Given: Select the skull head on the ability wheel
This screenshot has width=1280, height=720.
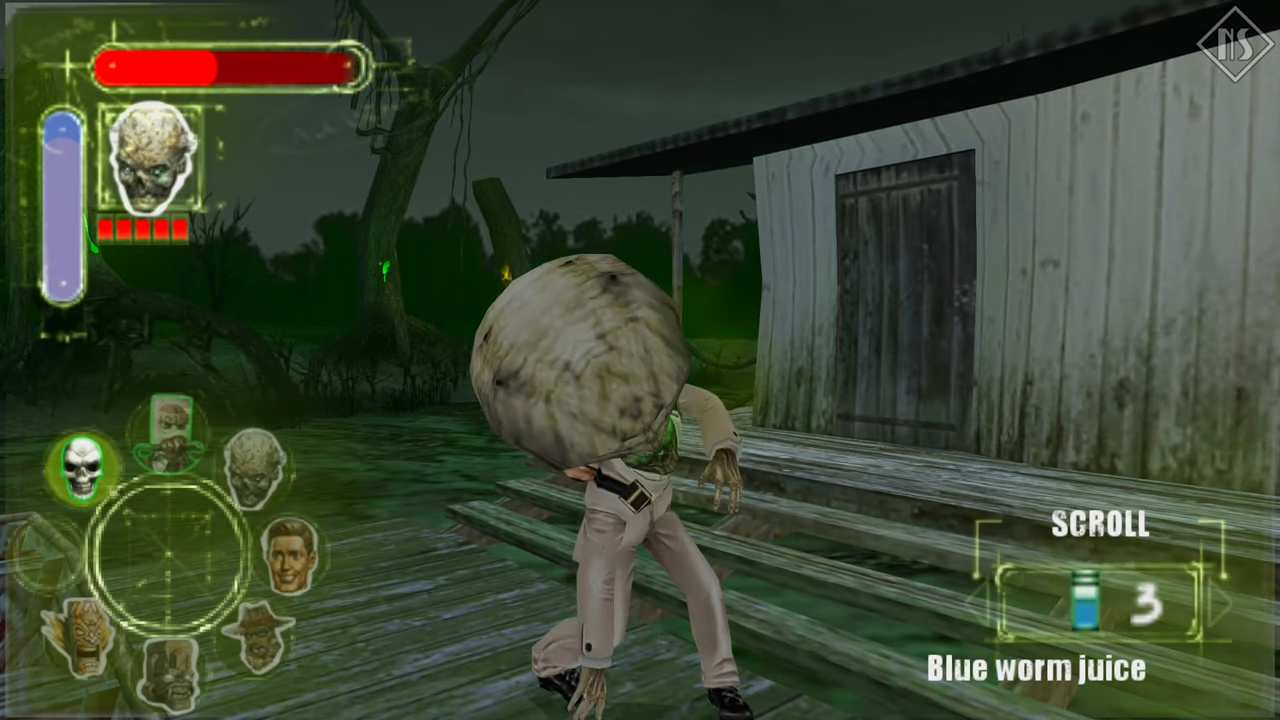Looking at the screenshot, I should [x=83, y=467].
